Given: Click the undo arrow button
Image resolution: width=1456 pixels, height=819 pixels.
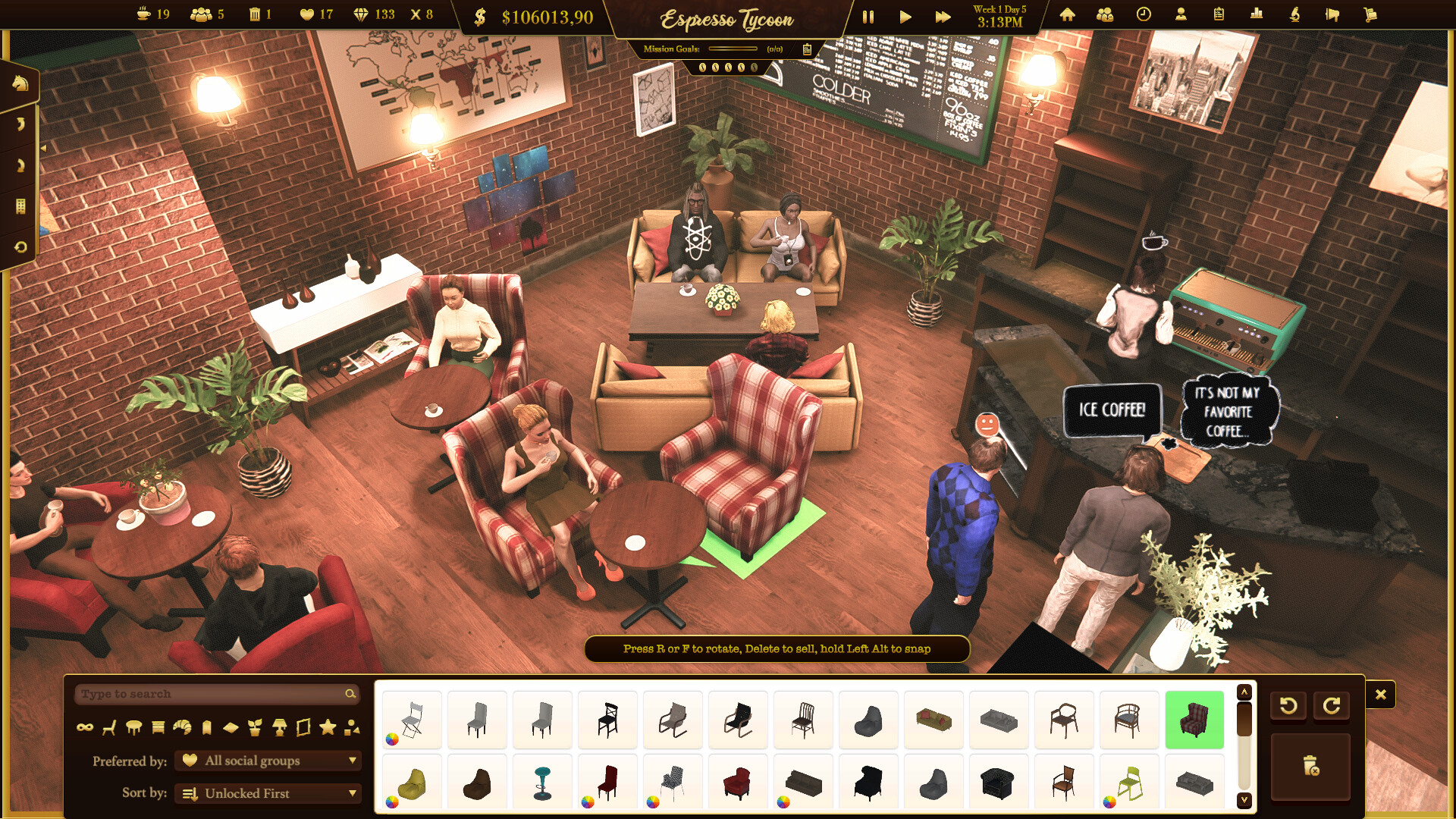Looking at the screenshot, I should 1288,706.
